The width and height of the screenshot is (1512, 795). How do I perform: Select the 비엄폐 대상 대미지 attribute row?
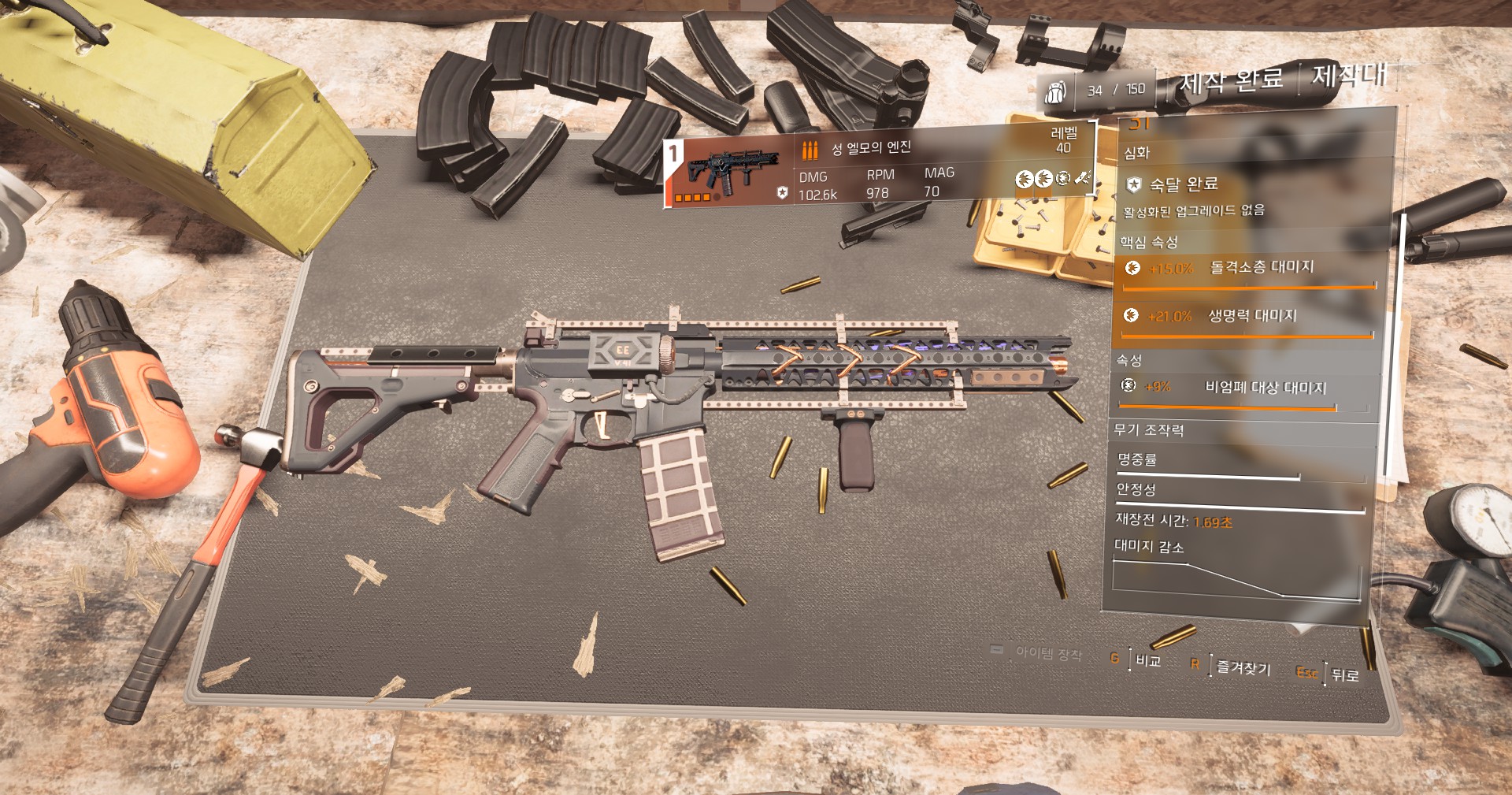[1244, 388]
